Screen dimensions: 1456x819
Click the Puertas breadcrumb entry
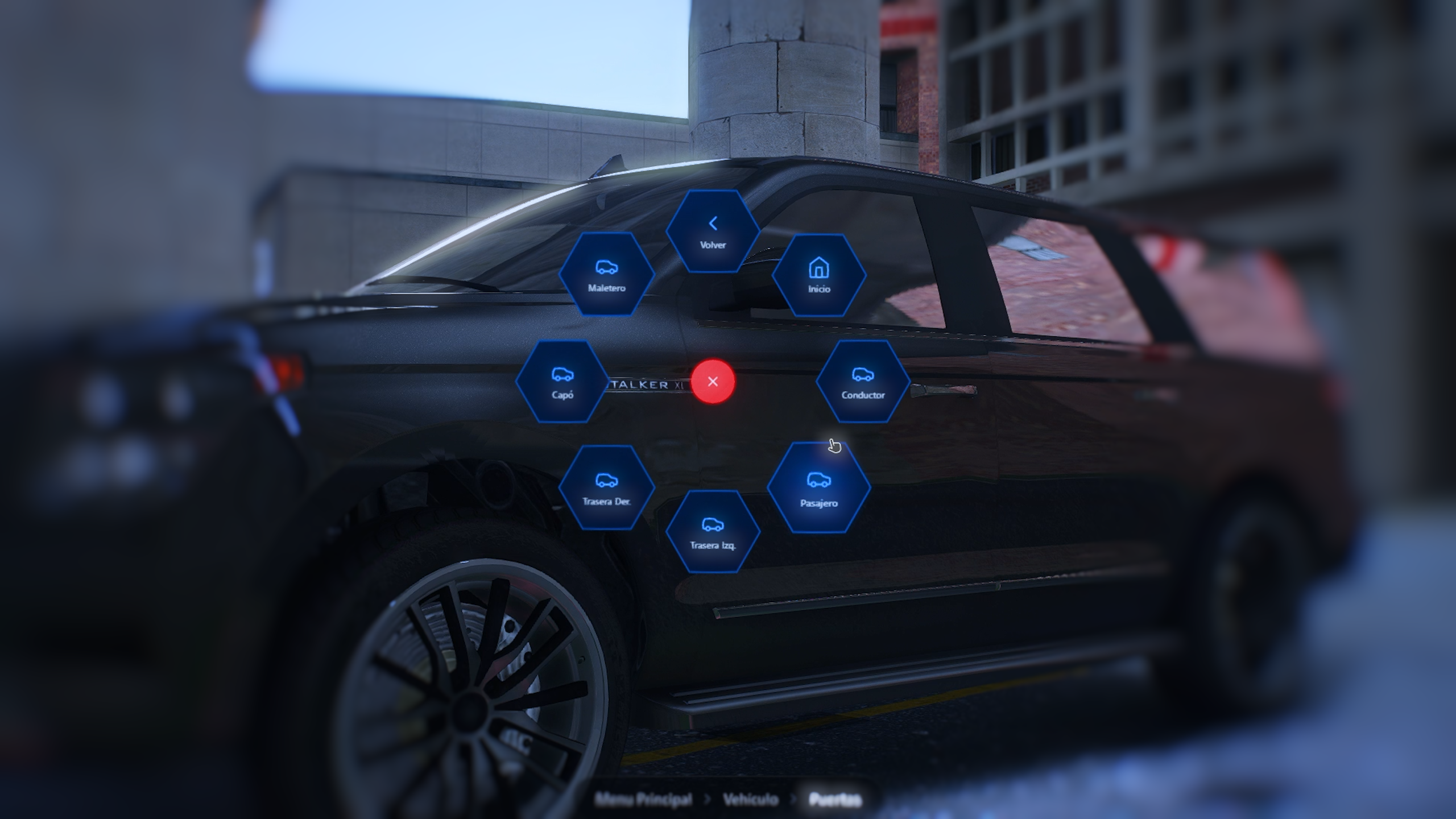click(x=834, y=800)
